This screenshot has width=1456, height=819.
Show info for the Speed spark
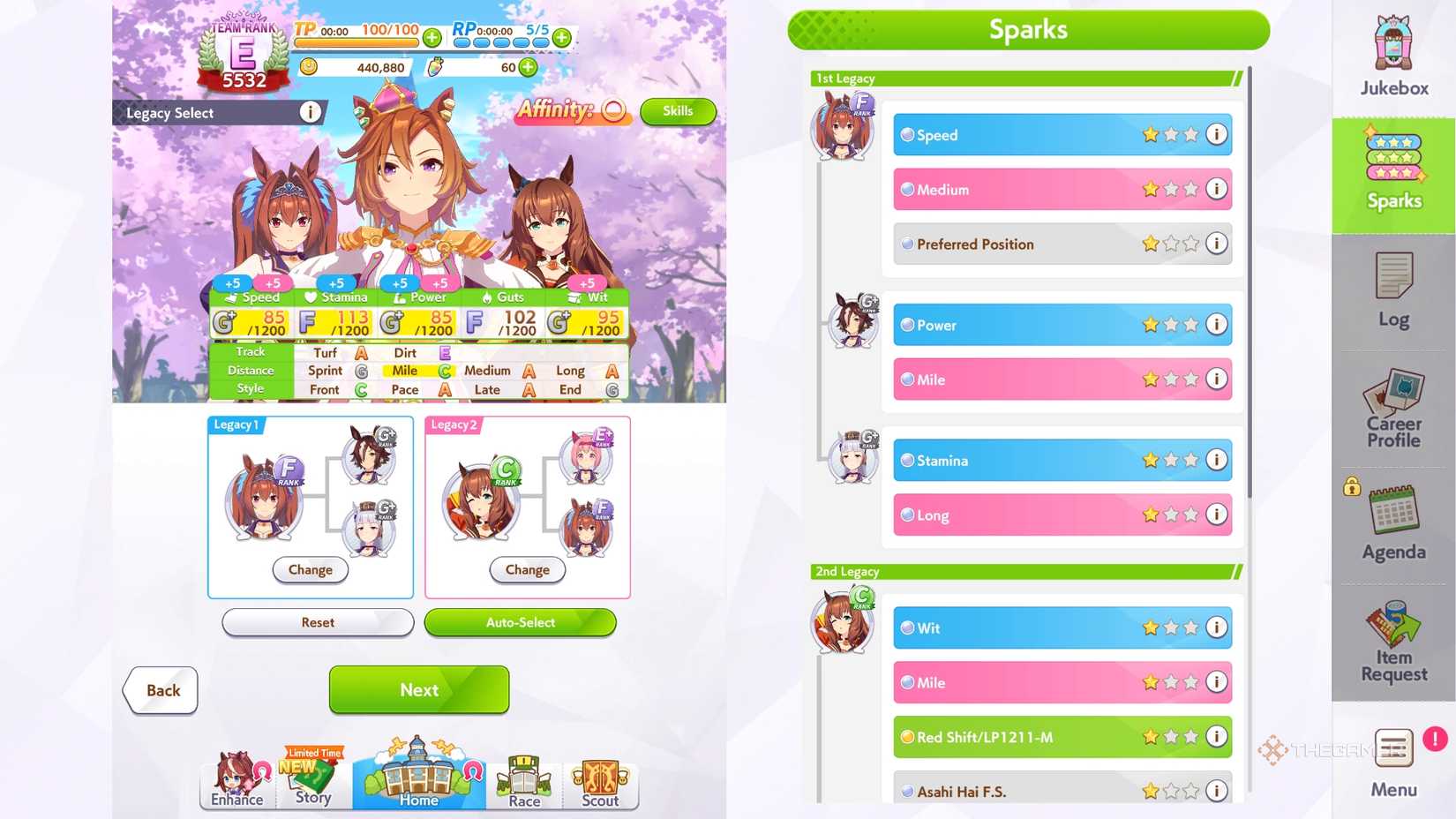1217,135
